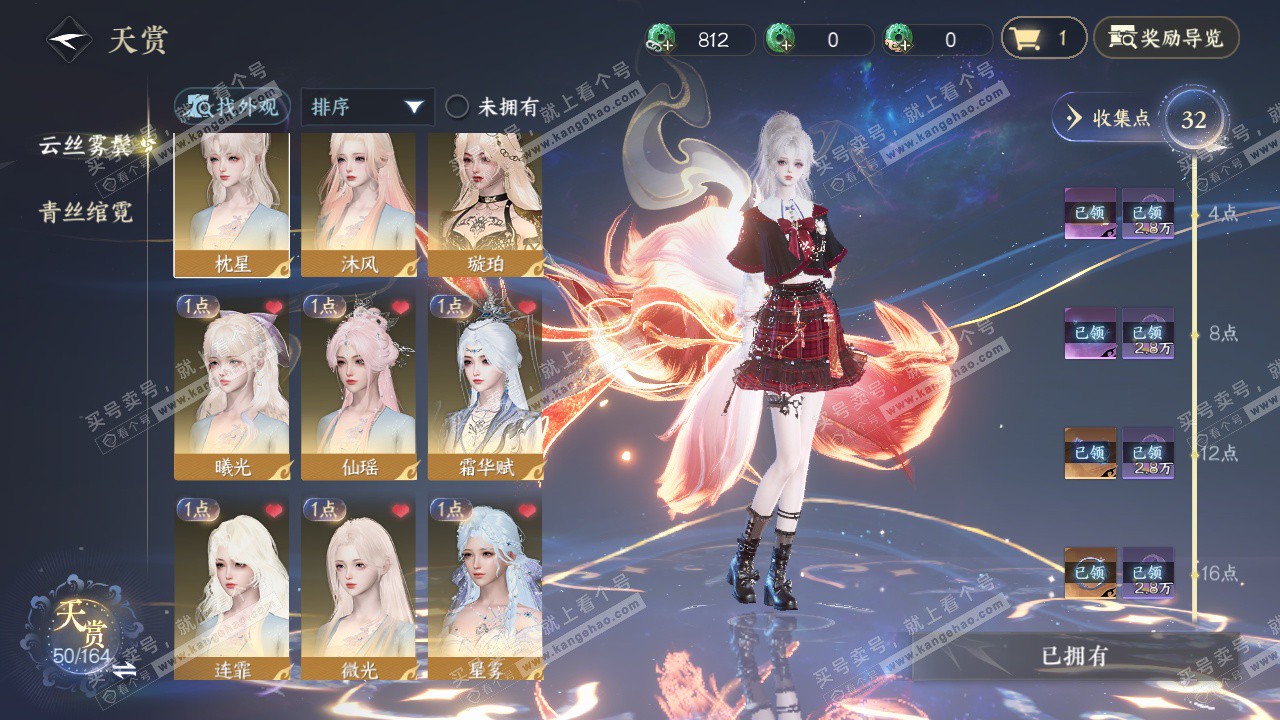
Task: Choose the 琥珀 hairstyle card
Action: pyautogui.click(x=485, y=205)
